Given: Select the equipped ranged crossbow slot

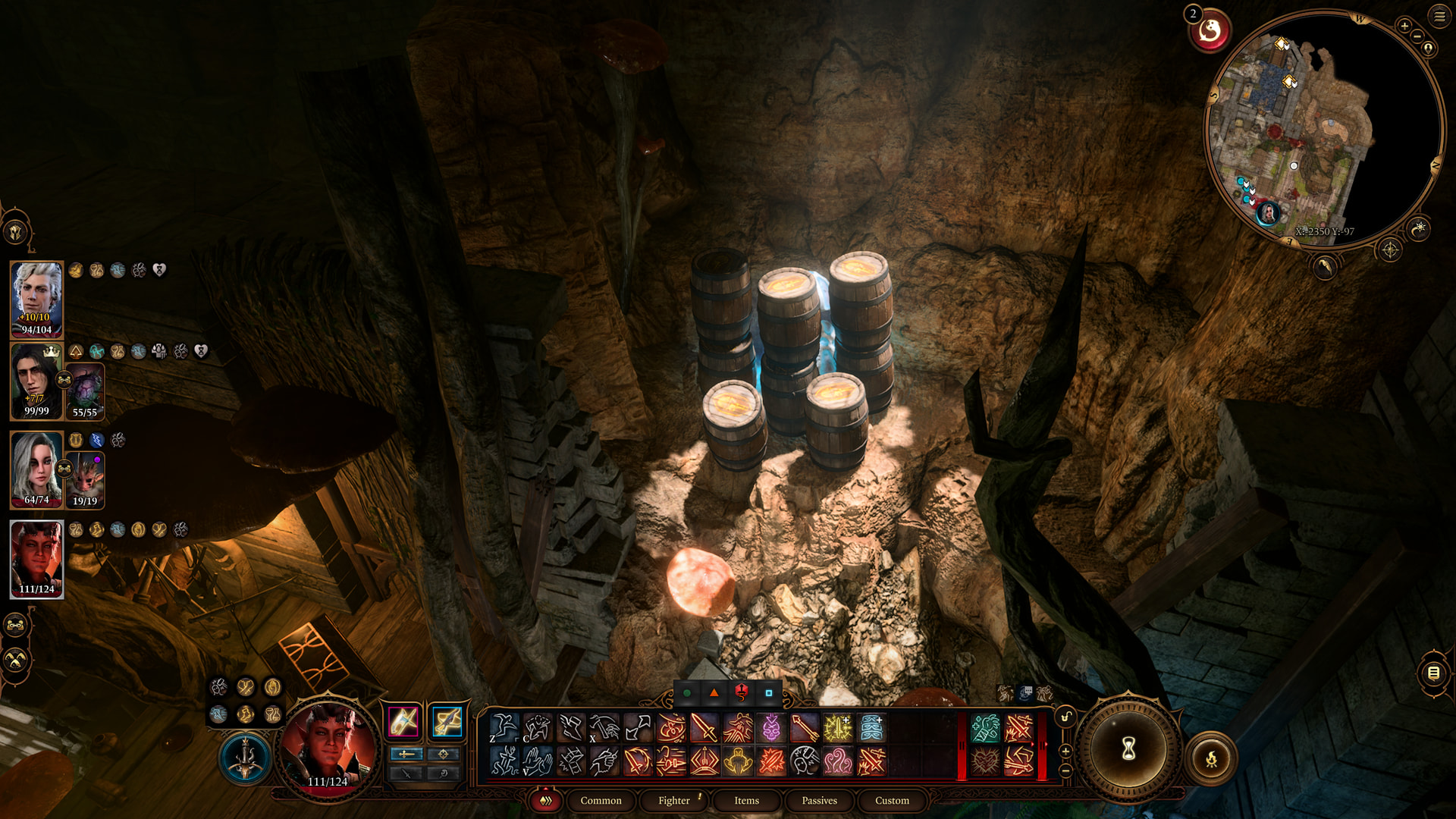Looking at the screenshot, I should 447,721.
